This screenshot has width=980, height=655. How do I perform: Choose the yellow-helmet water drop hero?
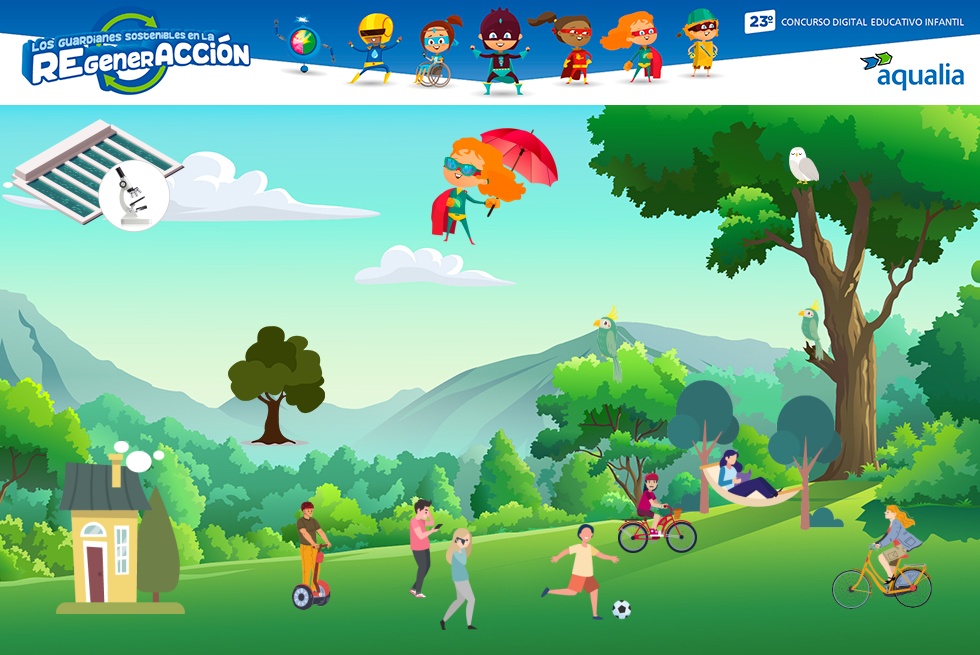point(374,48)
